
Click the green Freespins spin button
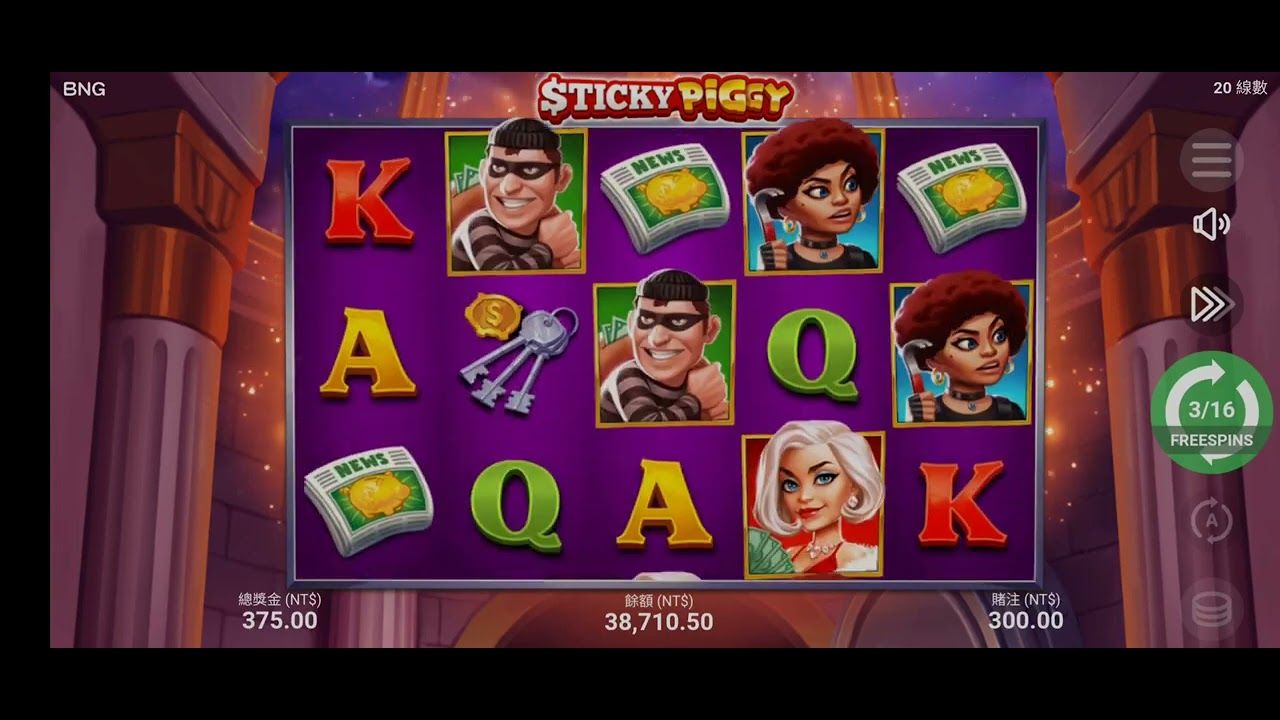[x=1211, y=412]
